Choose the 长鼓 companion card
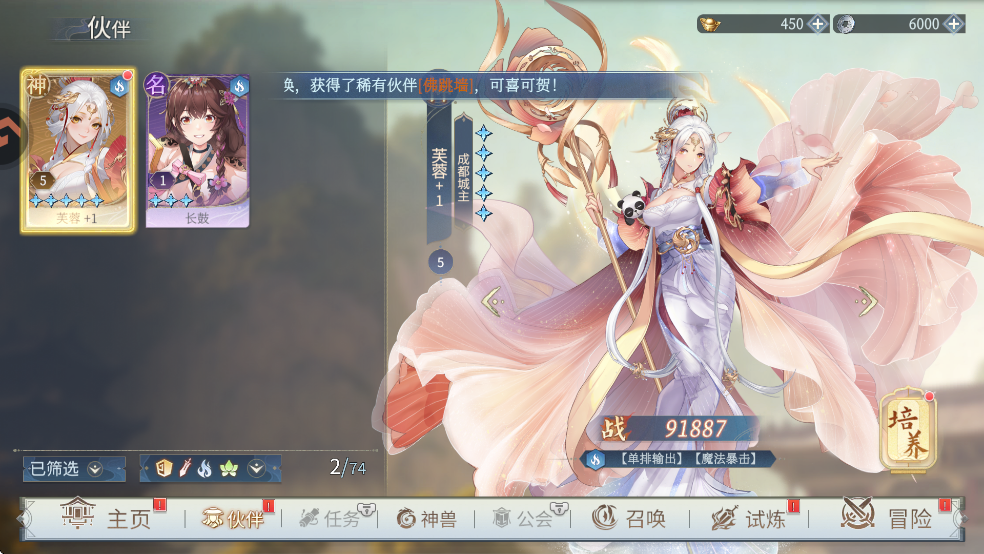 coord(197,150)
